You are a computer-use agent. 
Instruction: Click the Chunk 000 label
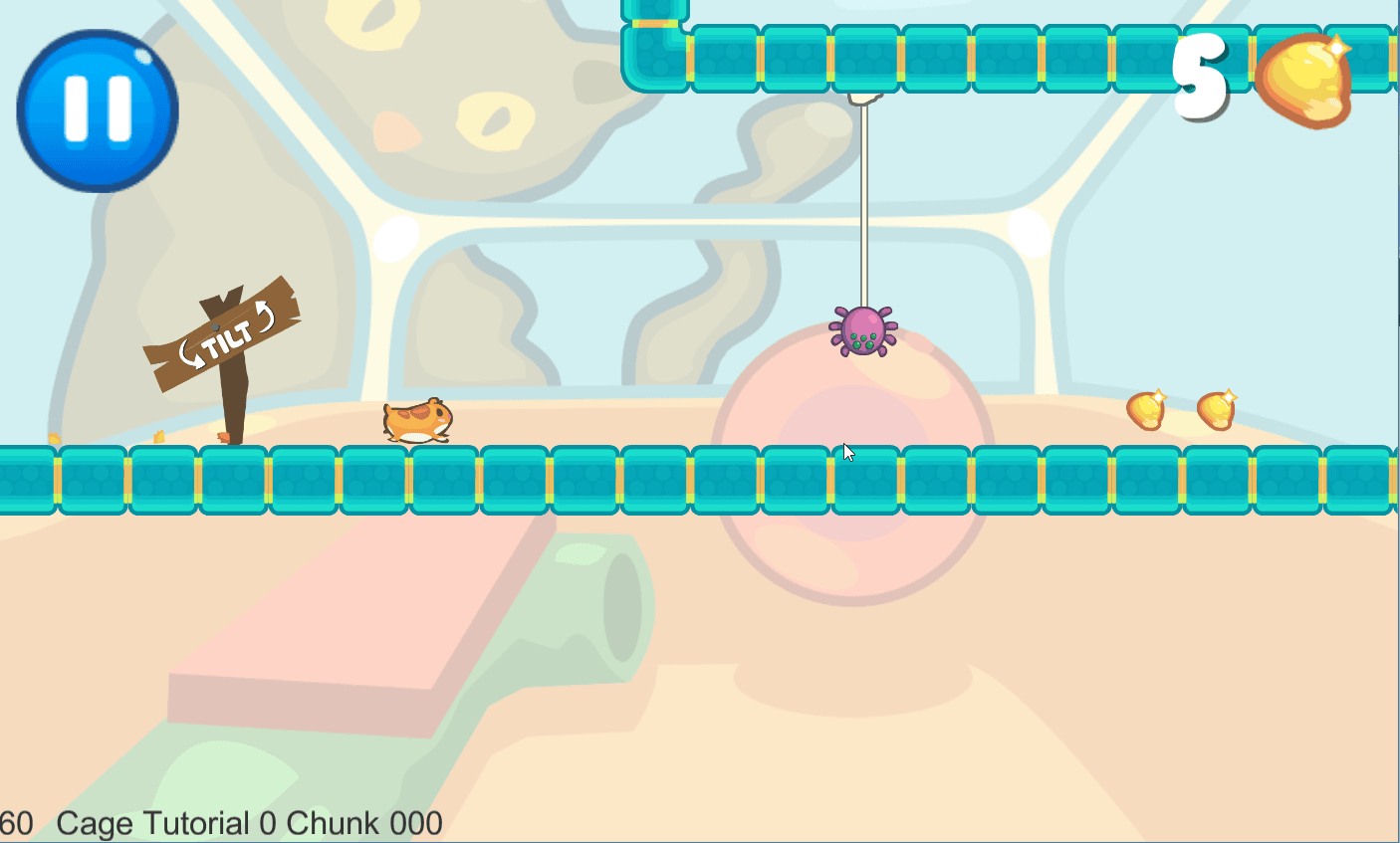click(363, 822)
